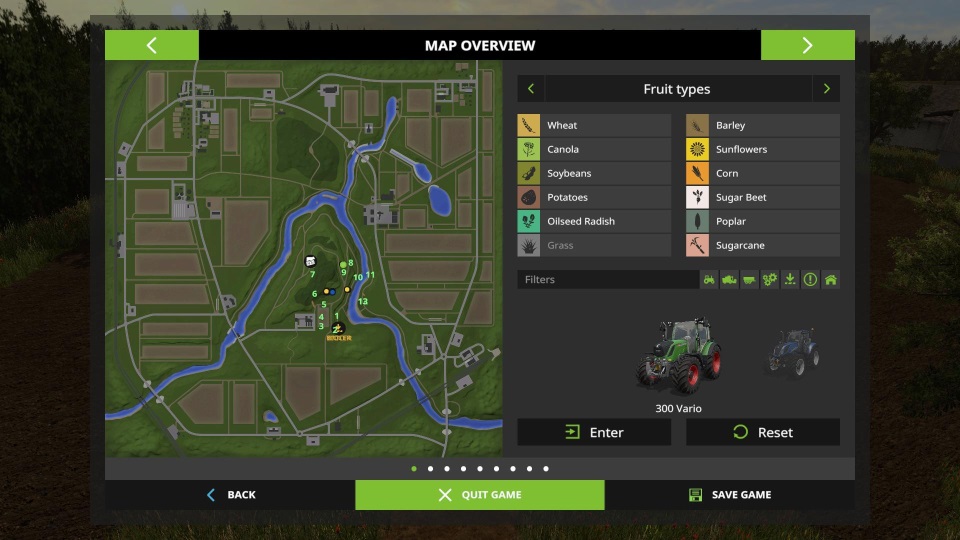This screenshot has height=540, width=960.
Task: Toggle the Barley fruit type
Action: (762, 125)
